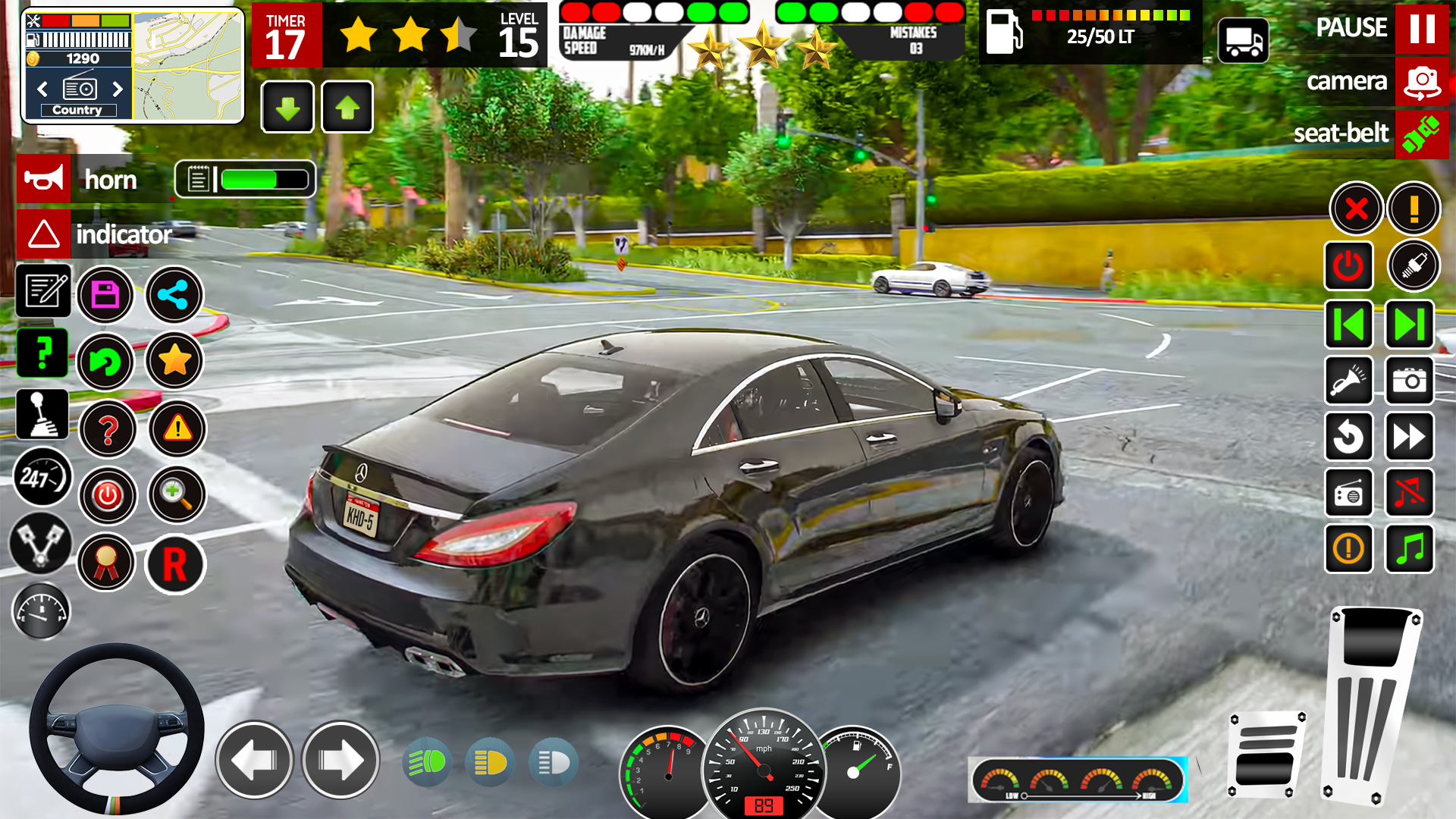The height and width of the screenshot is (819, 1456).
Task: Click the achievements ribbon icon
Action: [x=106, y=563]
